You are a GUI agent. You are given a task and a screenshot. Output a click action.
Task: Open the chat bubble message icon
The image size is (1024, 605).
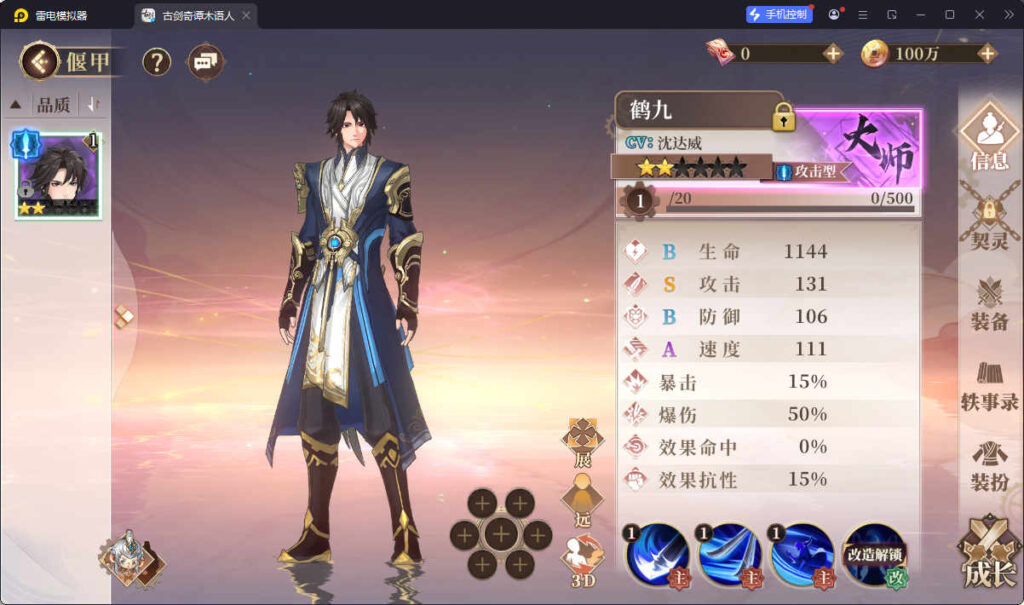(x=205, y=62)
